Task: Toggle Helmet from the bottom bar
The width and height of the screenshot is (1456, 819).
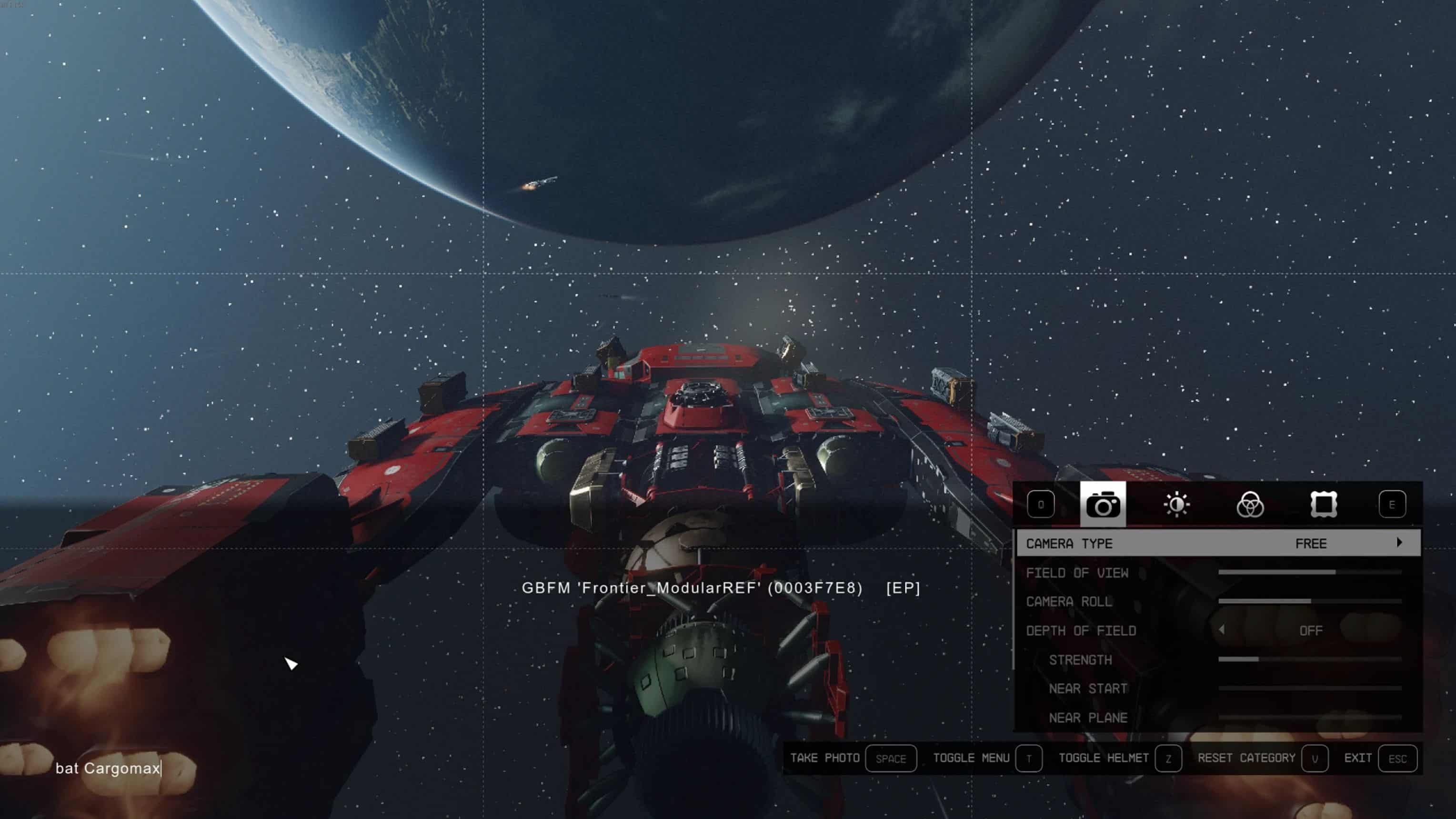Action: click(1168, 758)
